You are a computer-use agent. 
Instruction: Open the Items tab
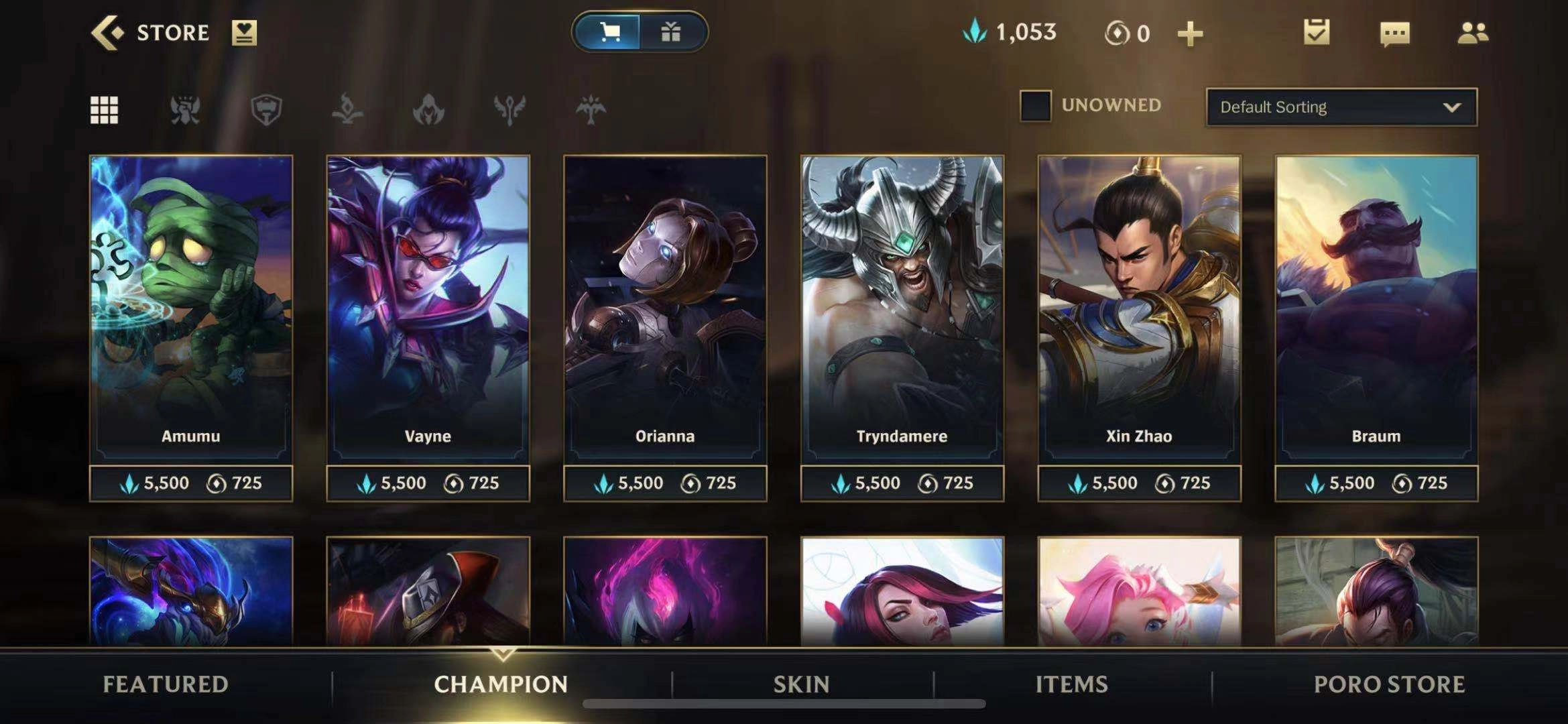(x=1071, y=684)
